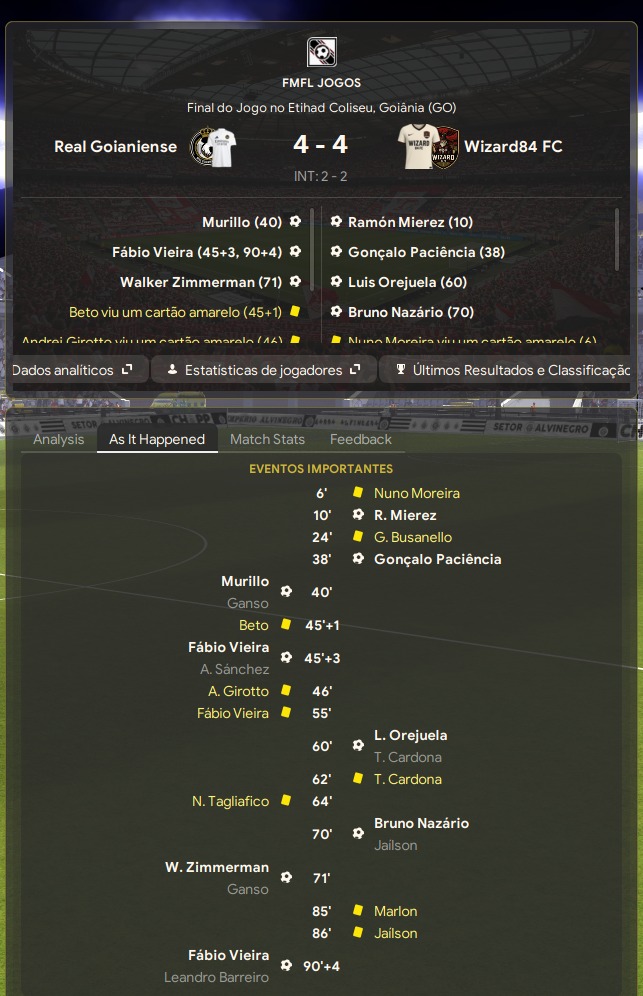Select Murillo goal event at 40'

pos(245,581)
